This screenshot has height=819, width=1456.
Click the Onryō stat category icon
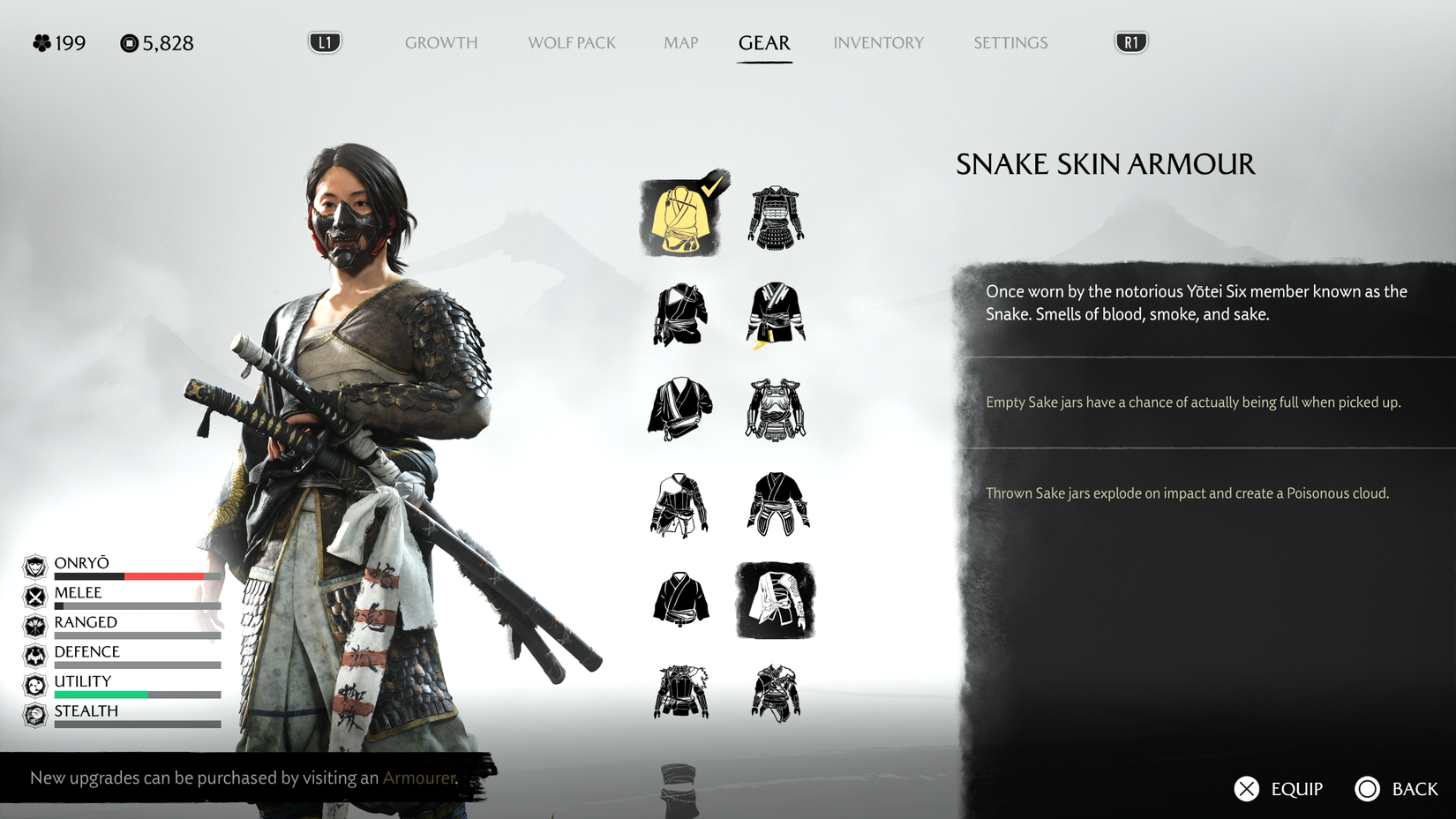(x=34, y=566)
